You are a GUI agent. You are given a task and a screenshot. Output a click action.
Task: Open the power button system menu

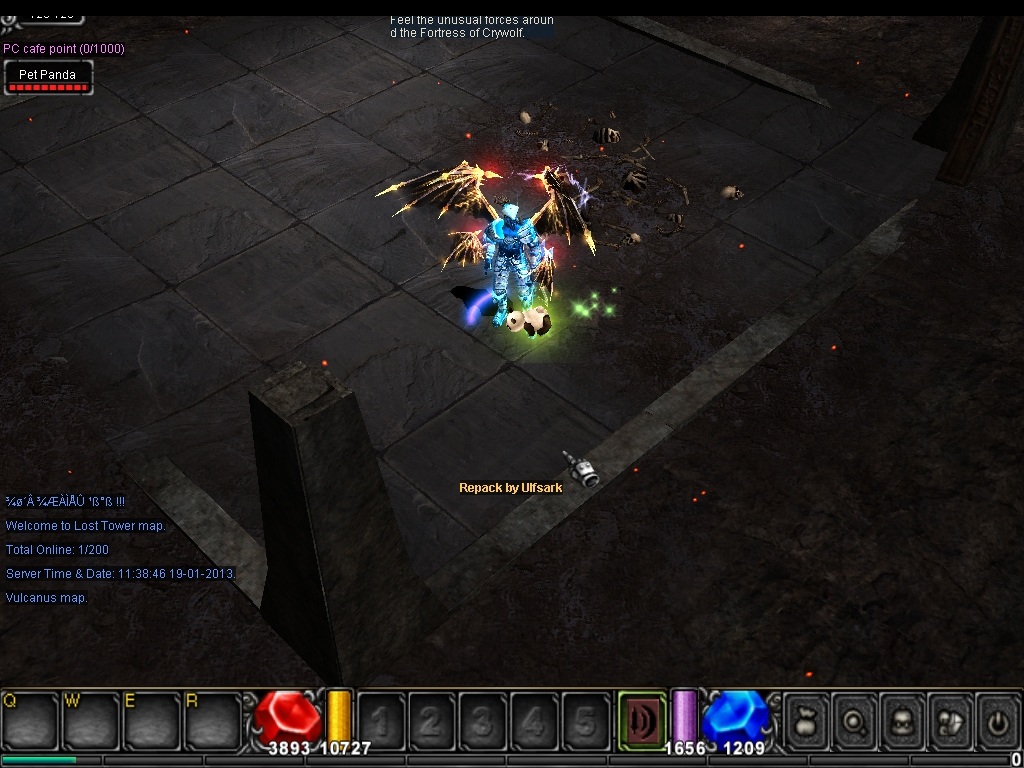click(997, 719)
